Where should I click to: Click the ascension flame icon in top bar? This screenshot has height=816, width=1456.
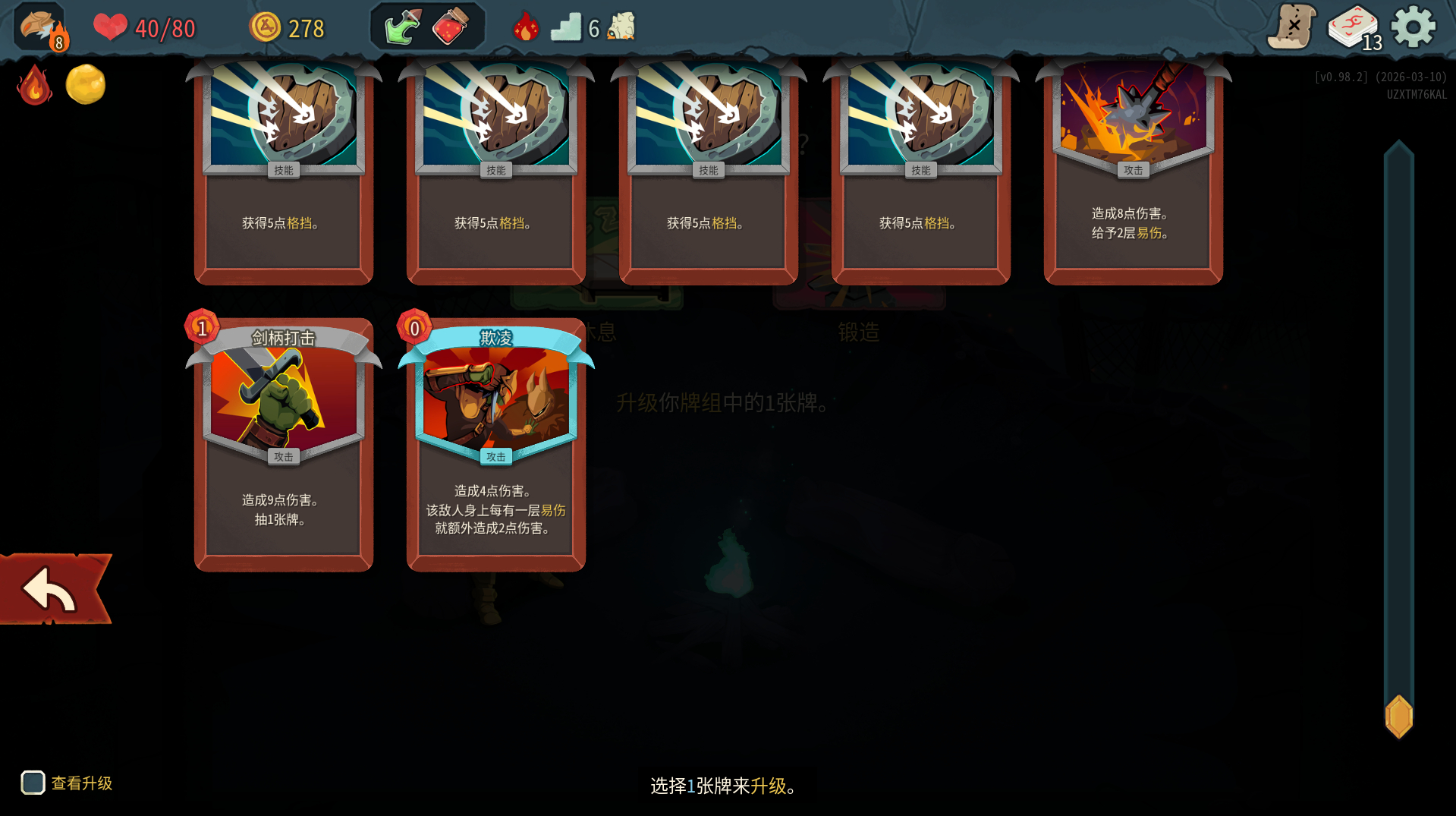pos(525,27)
